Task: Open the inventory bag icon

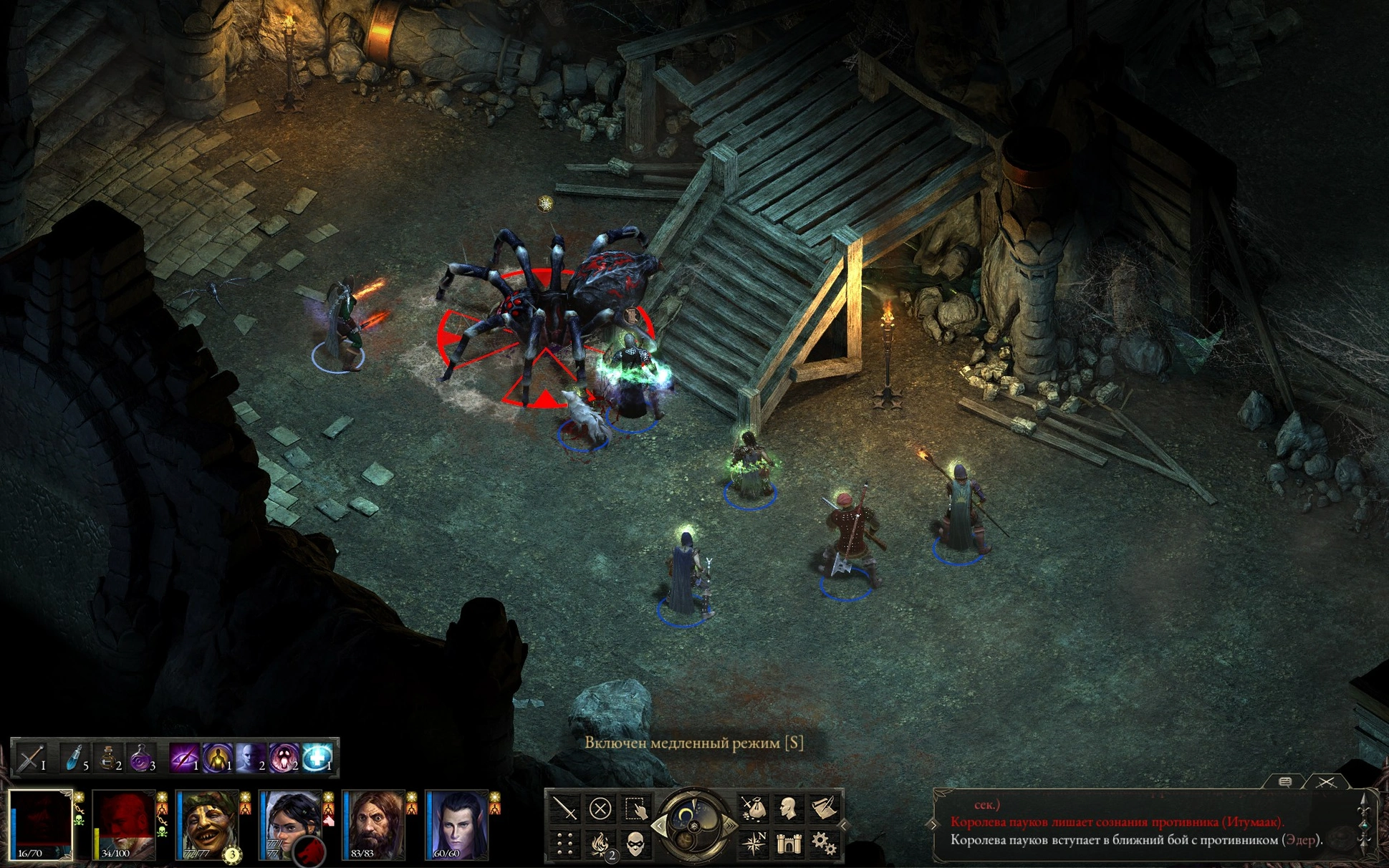Action: pos(753,809)
